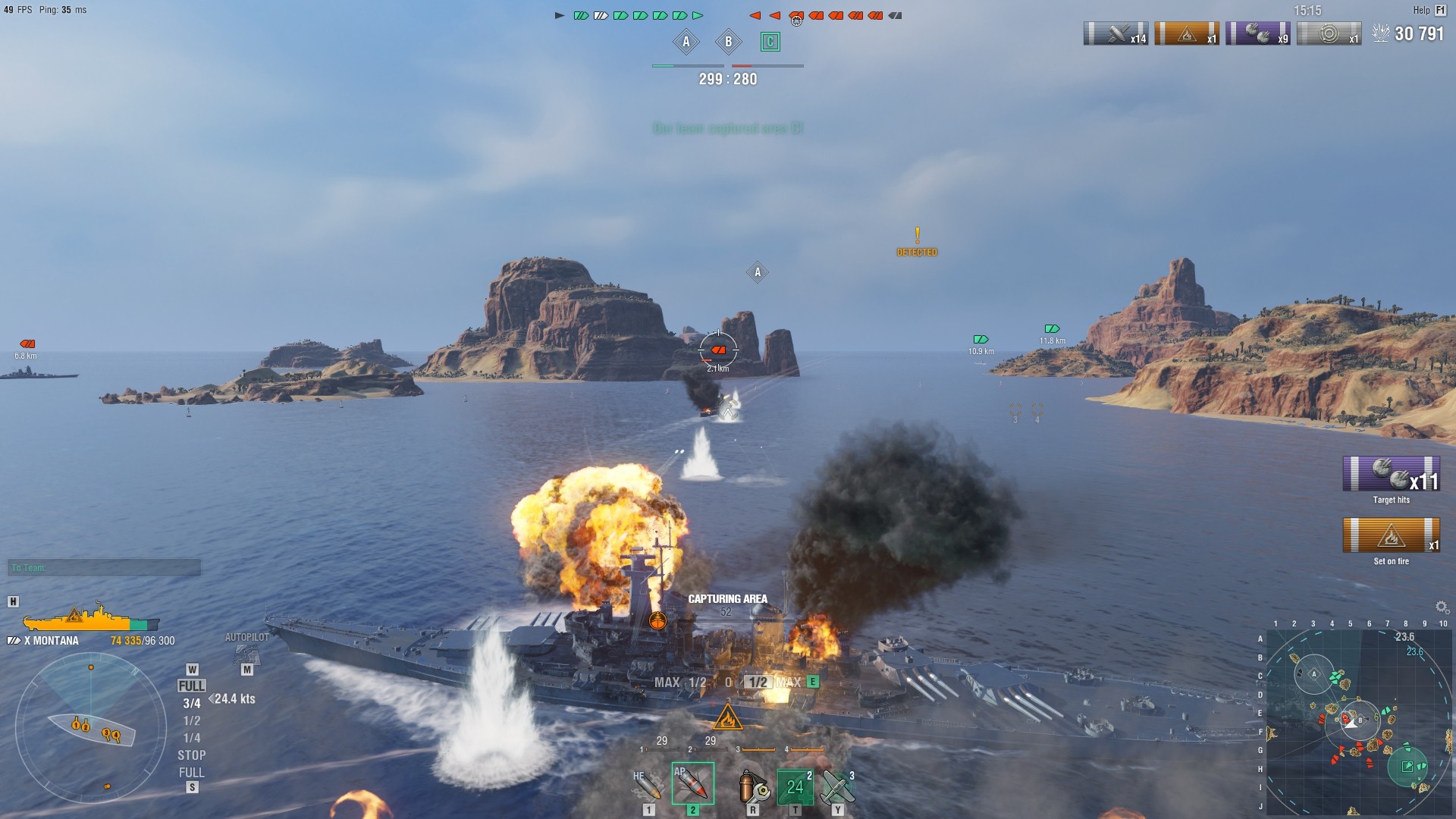This screenshot has width=1456, height=819.
Task: Click the Set on fire ribbon
Action: pos(1391,535)
